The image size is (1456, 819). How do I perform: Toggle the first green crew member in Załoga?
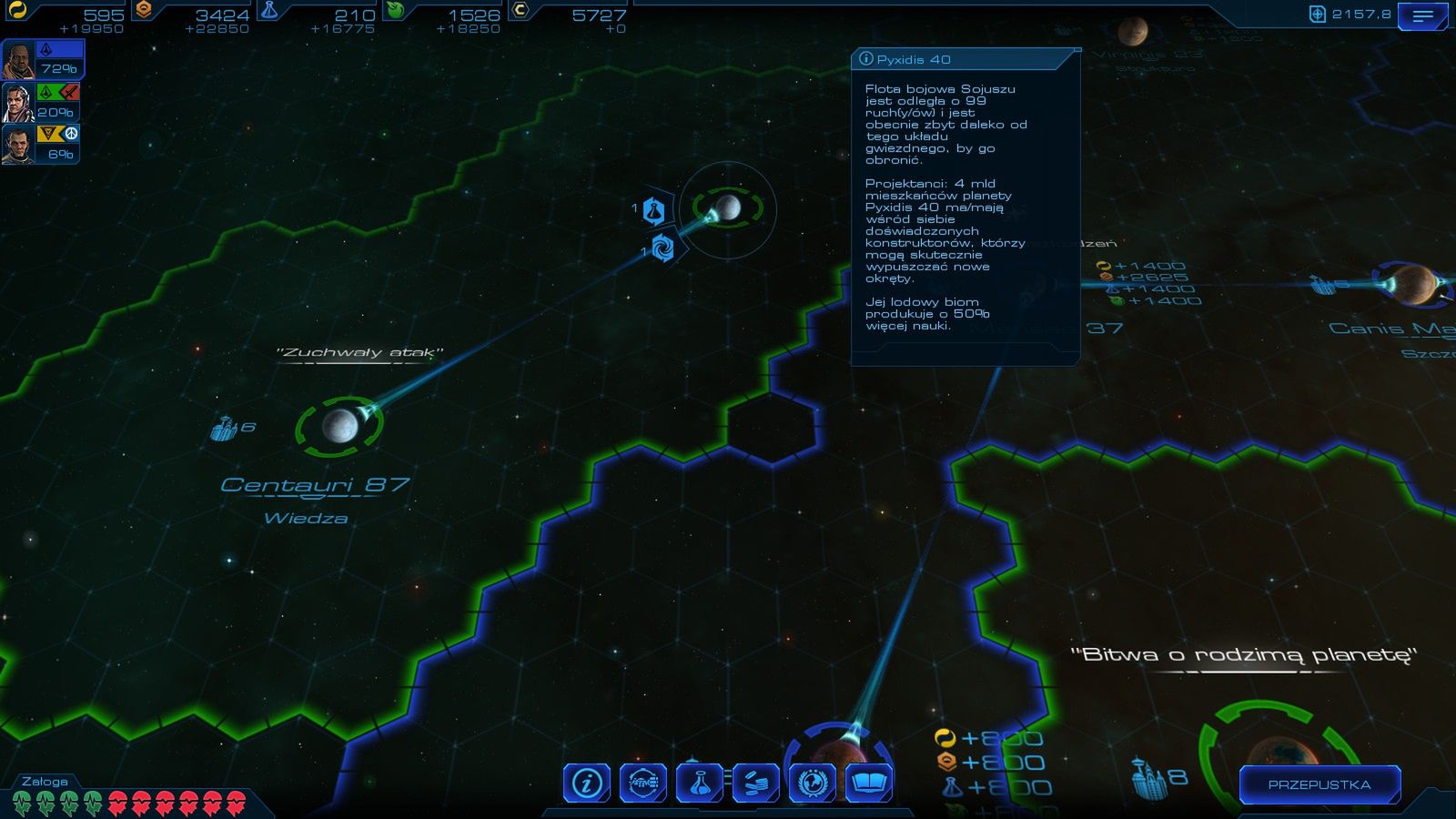pos(20,802)
